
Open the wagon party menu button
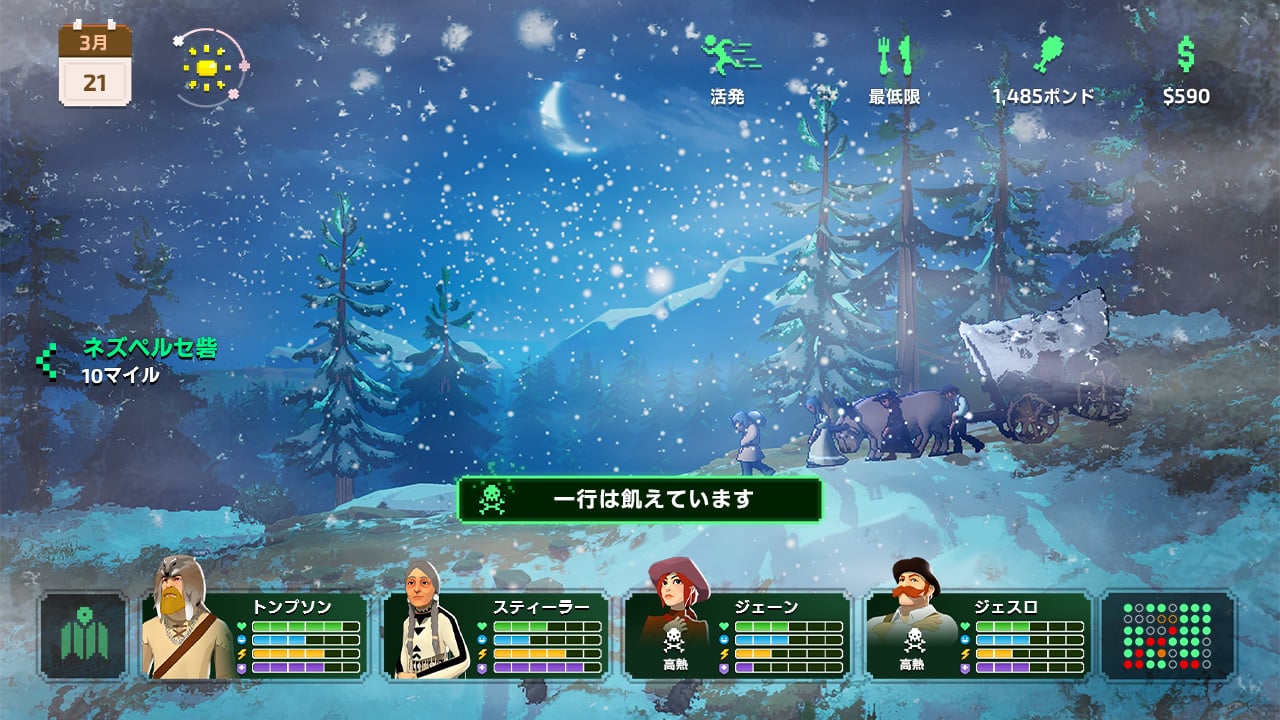click(83, 636)
